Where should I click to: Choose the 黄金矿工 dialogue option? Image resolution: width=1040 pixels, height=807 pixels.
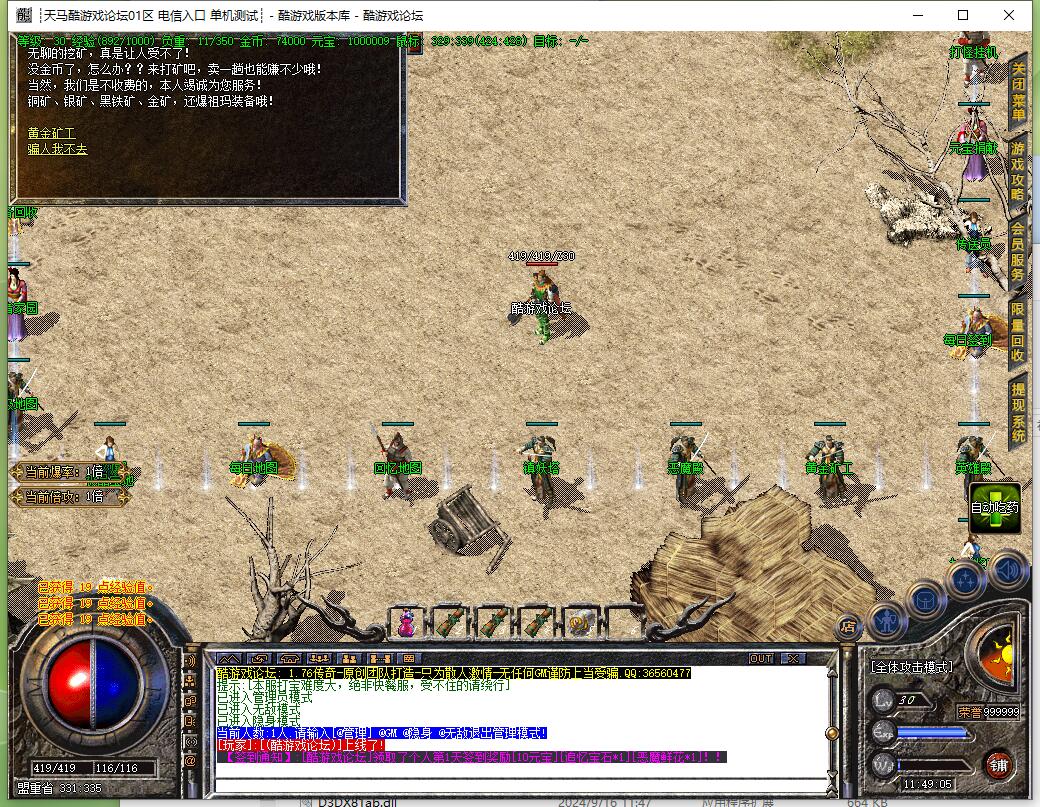51,133
